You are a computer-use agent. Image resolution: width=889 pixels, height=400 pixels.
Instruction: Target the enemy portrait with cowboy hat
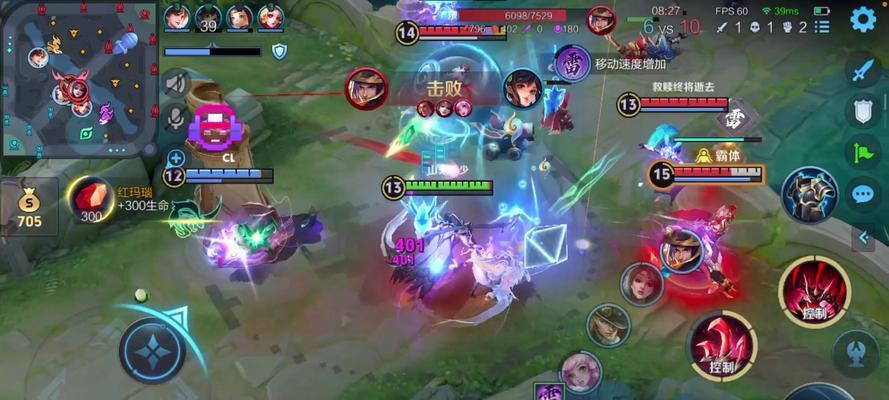[607, 325]
